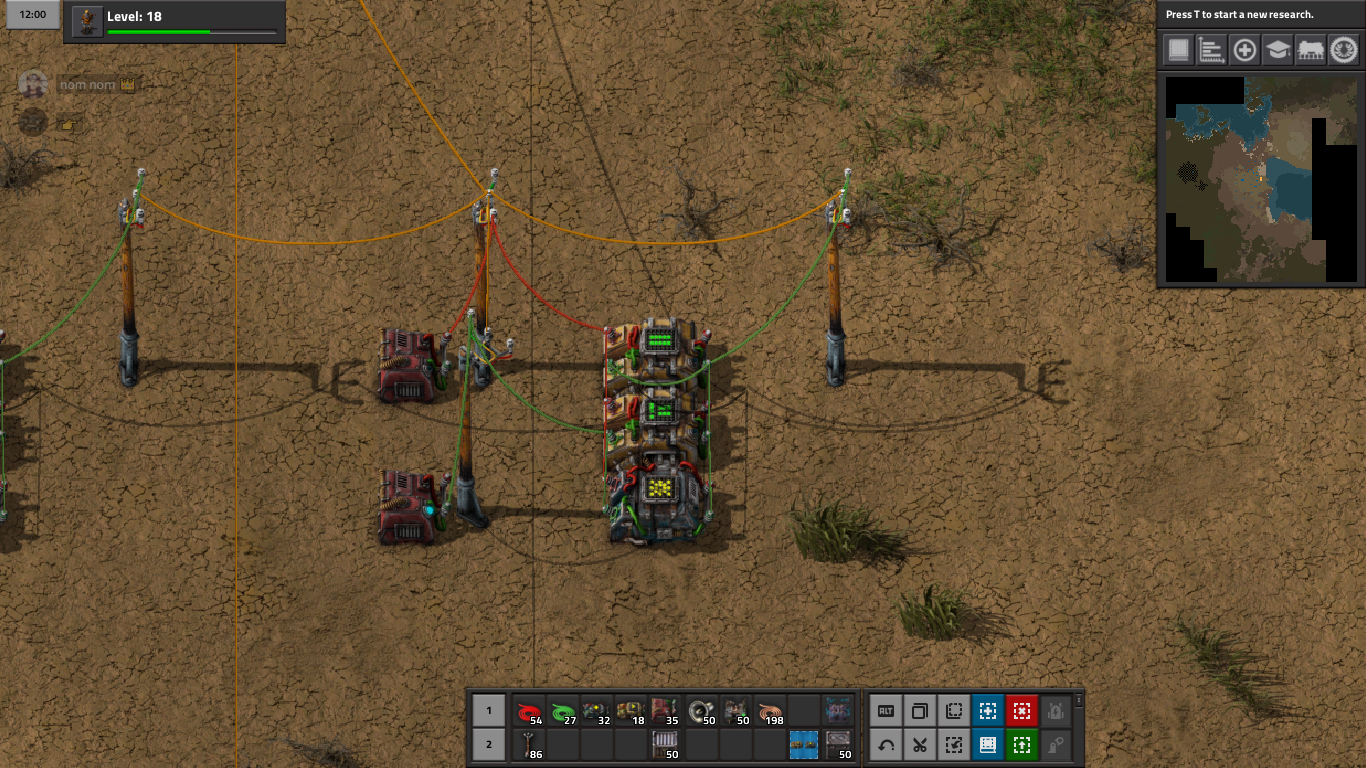Toggle ALT mode shortcut

[x=885, y=711]
